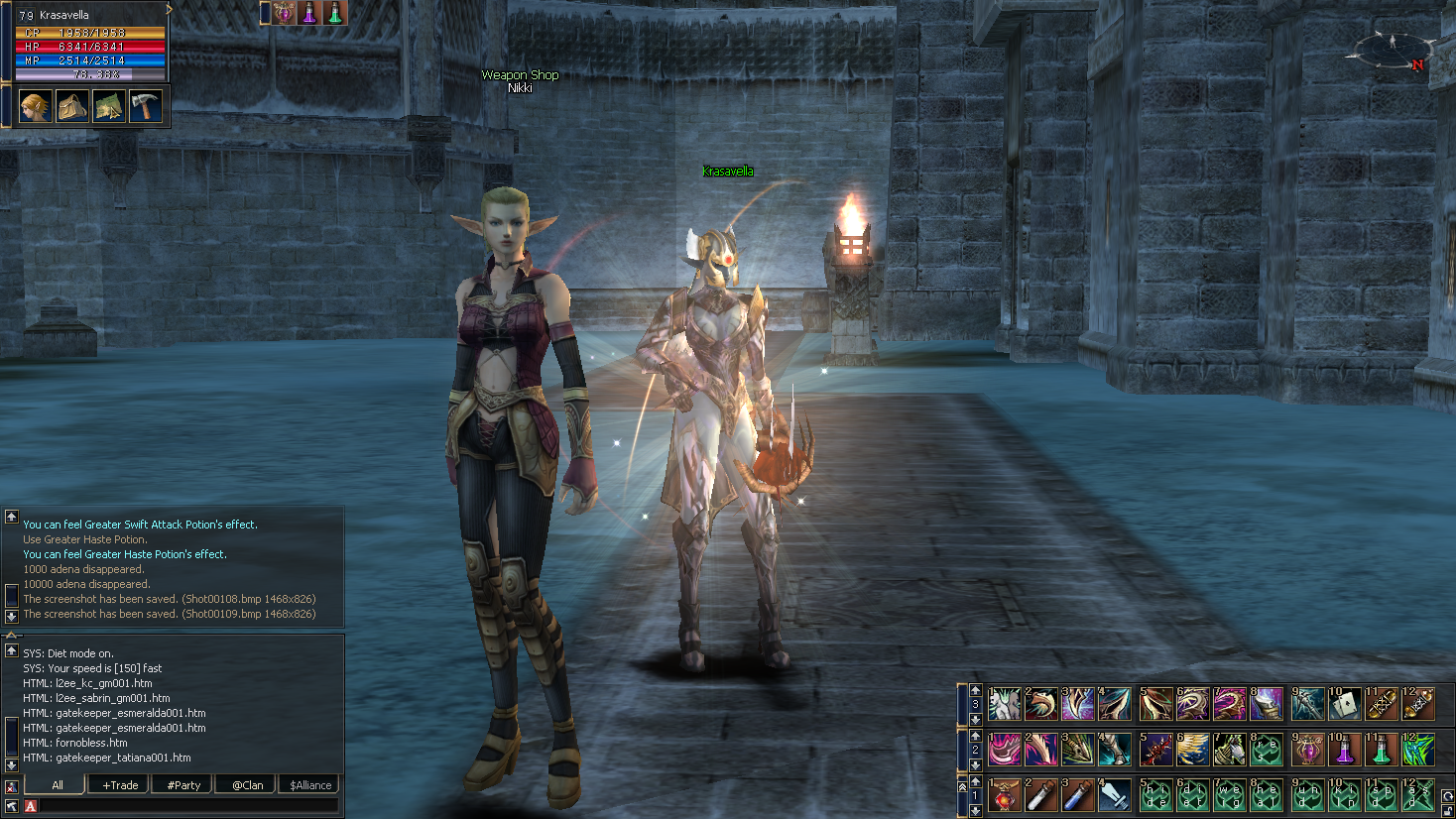Switch to the +Trade chat tab

point(120,785)
